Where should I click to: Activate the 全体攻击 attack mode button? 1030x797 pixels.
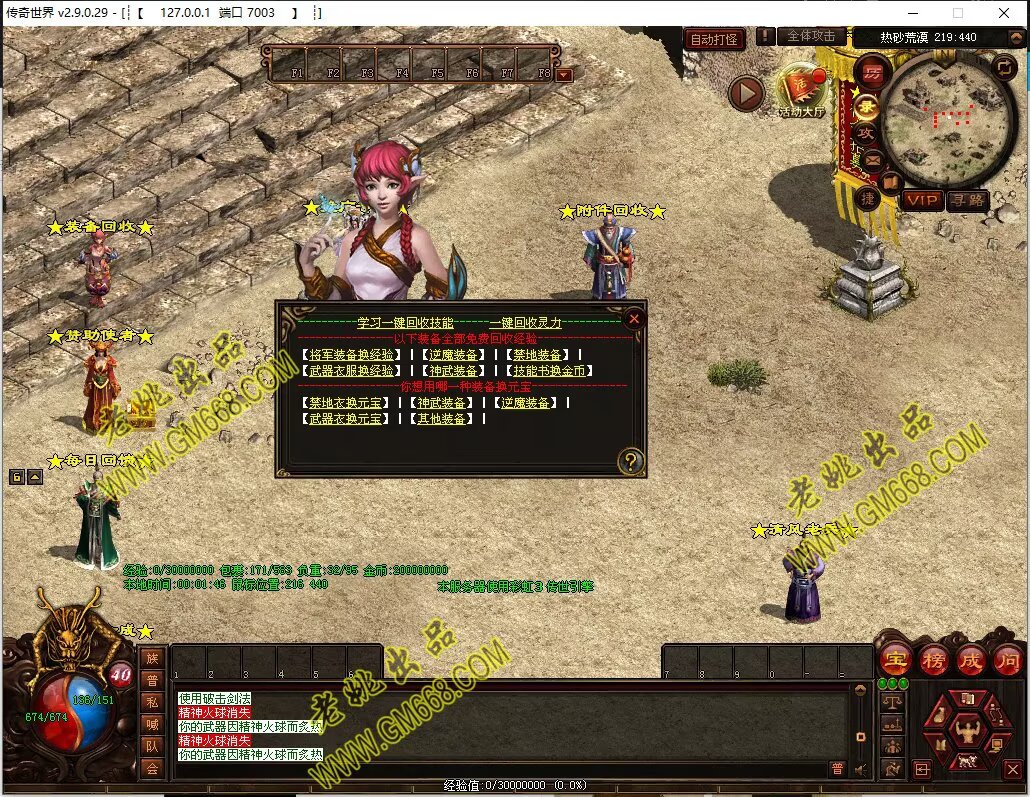tap(811, 36)
